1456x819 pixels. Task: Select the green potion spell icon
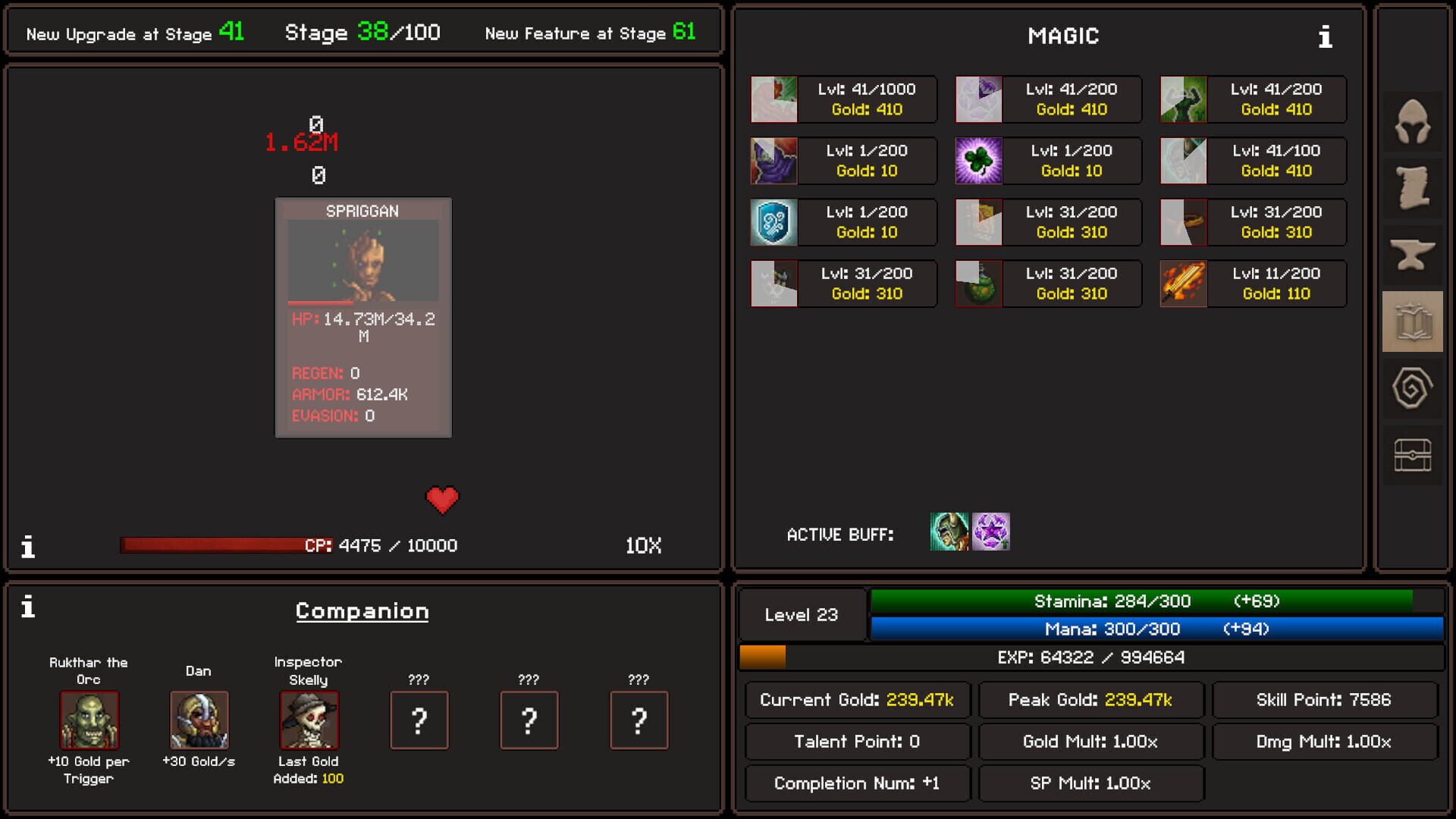[x=978, y=284]
